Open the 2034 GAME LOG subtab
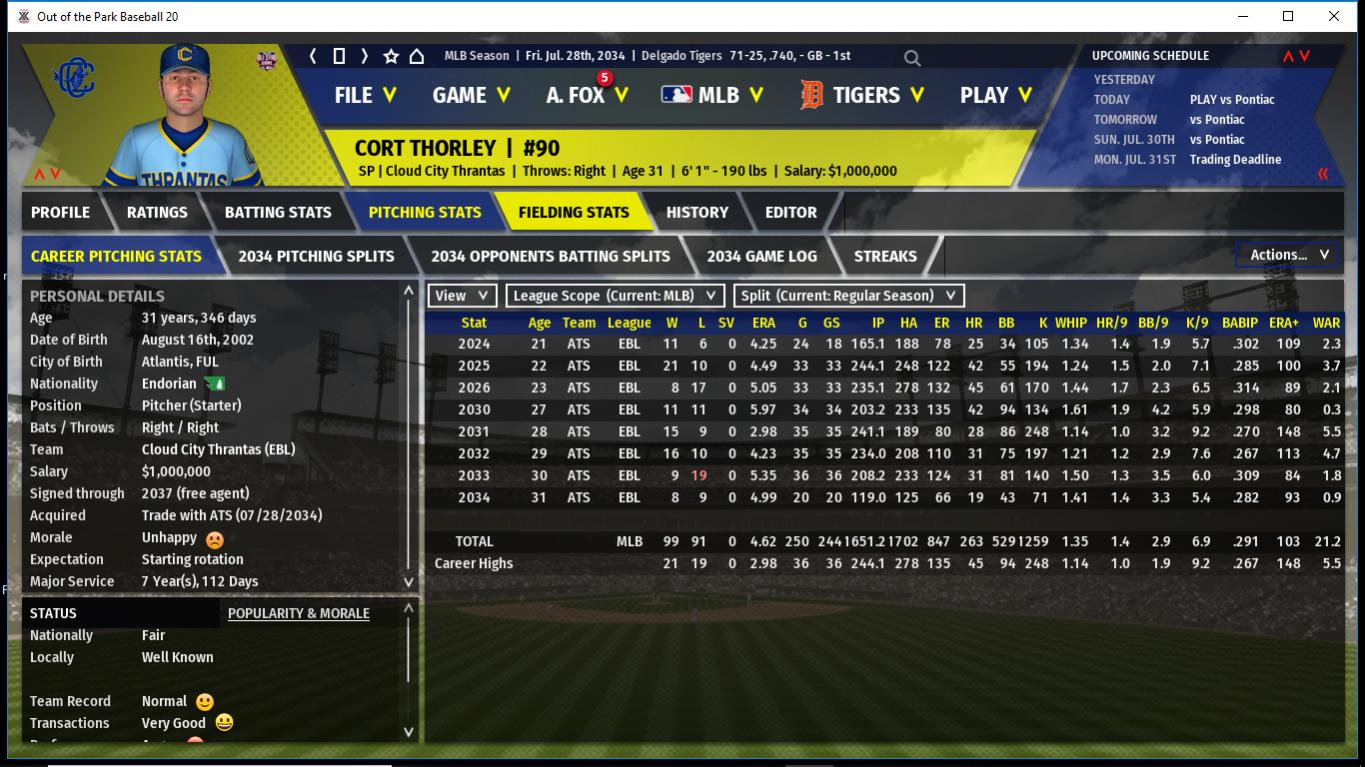This screenshot has height=767, width=1365. pos(762,256)
